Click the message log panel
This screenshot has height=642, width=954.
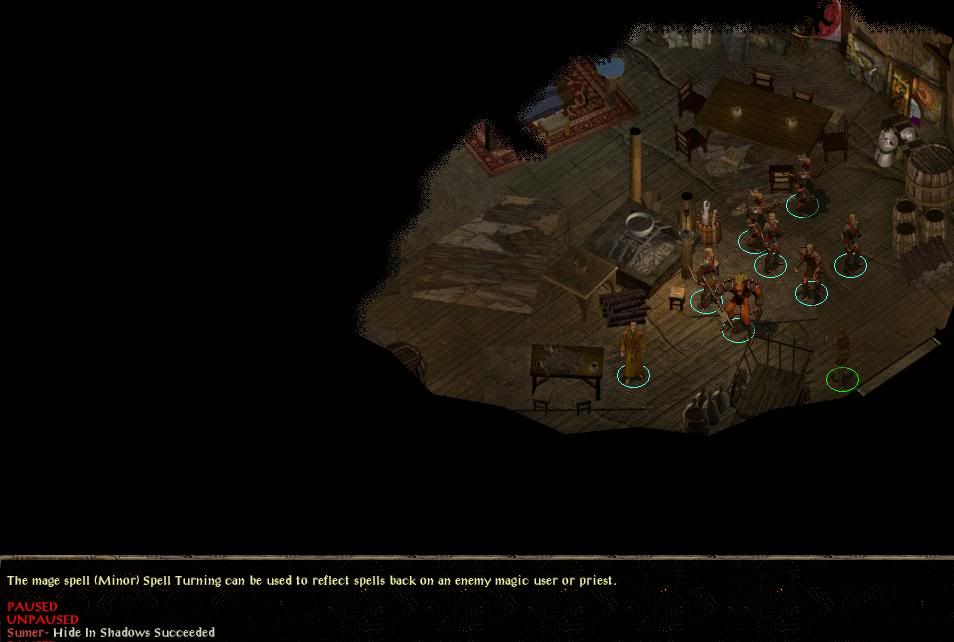[x=476, y=603]
